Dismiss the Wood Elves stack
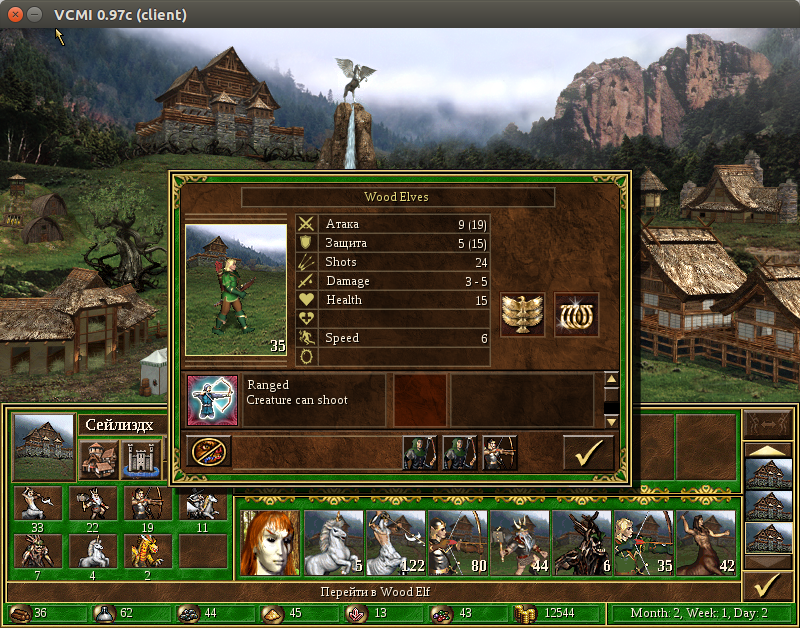This screenshot has height=628, width=800. coord(209,452)
